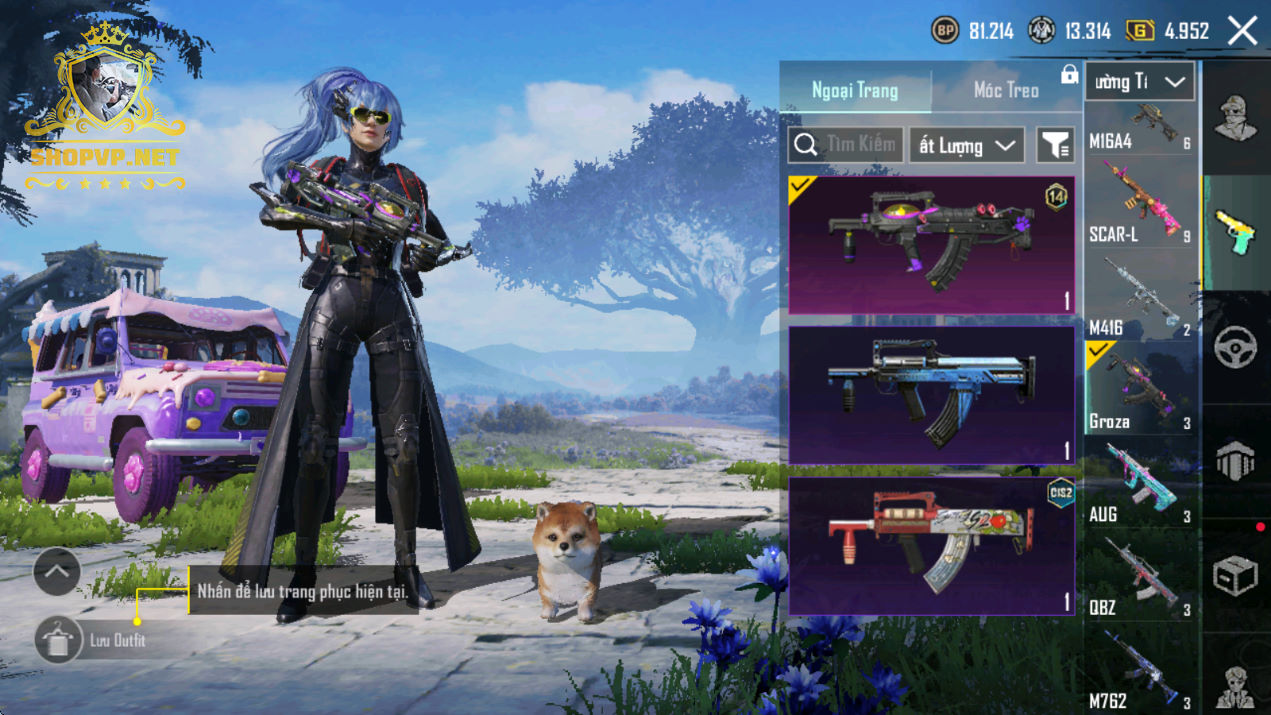
Task: Open the weapon type dropdown
Action: pyautogui.click(x=1139, y=82)
